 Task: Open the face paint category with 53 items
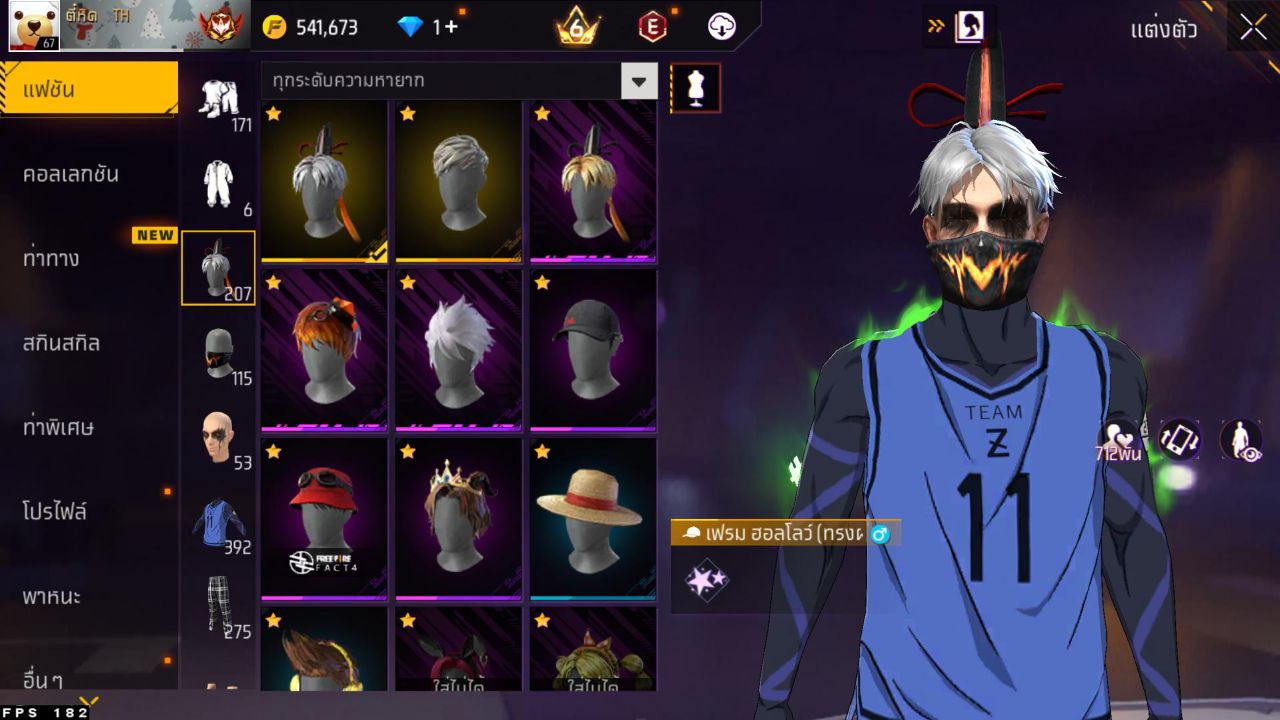[x=217, y=438]
